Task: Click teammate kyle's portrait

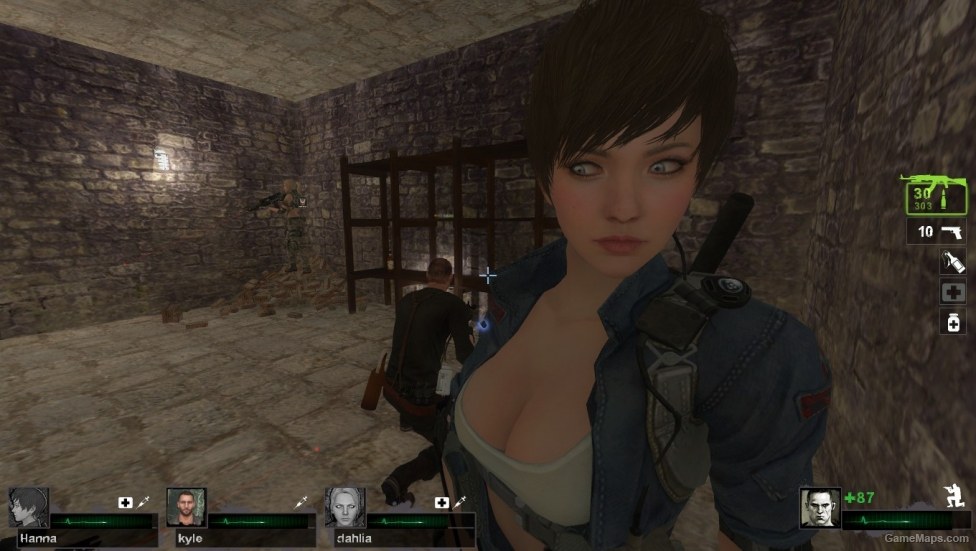Action: coord(186,507)
